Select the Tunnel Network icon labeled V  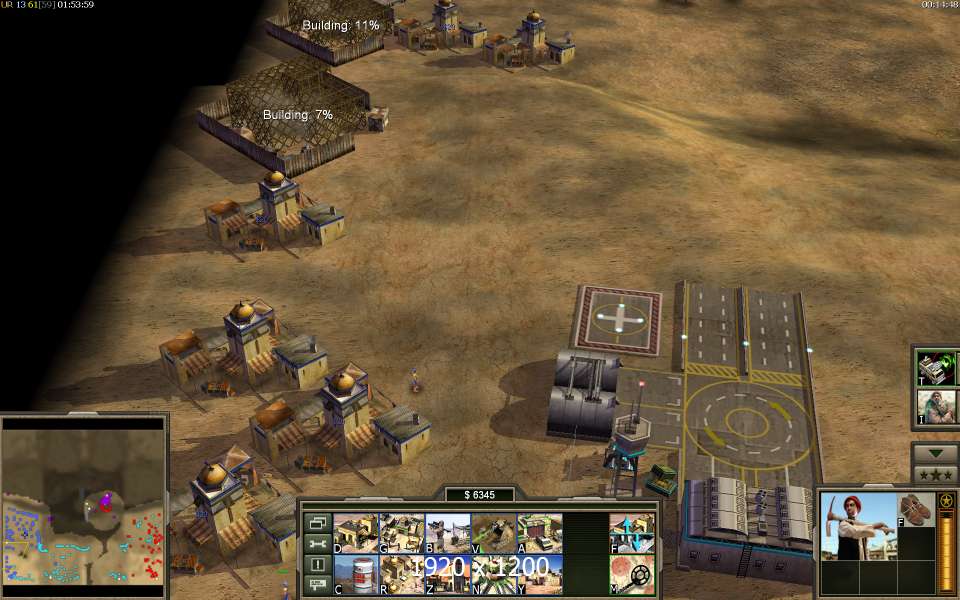tap(494, 533)
